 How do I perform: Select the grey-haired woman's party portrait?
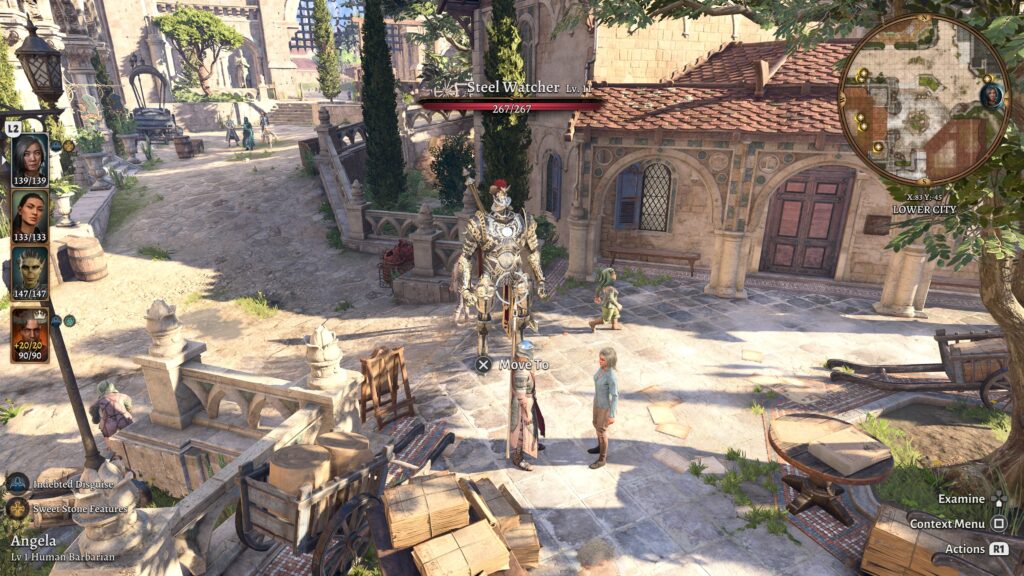(29, 158)
